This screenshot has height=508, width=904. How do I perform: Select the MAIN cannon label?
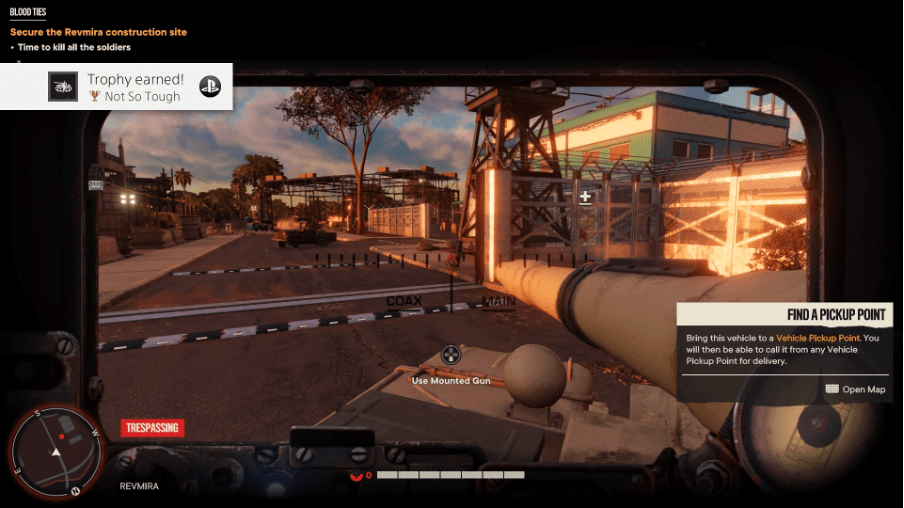coord(499,301)
